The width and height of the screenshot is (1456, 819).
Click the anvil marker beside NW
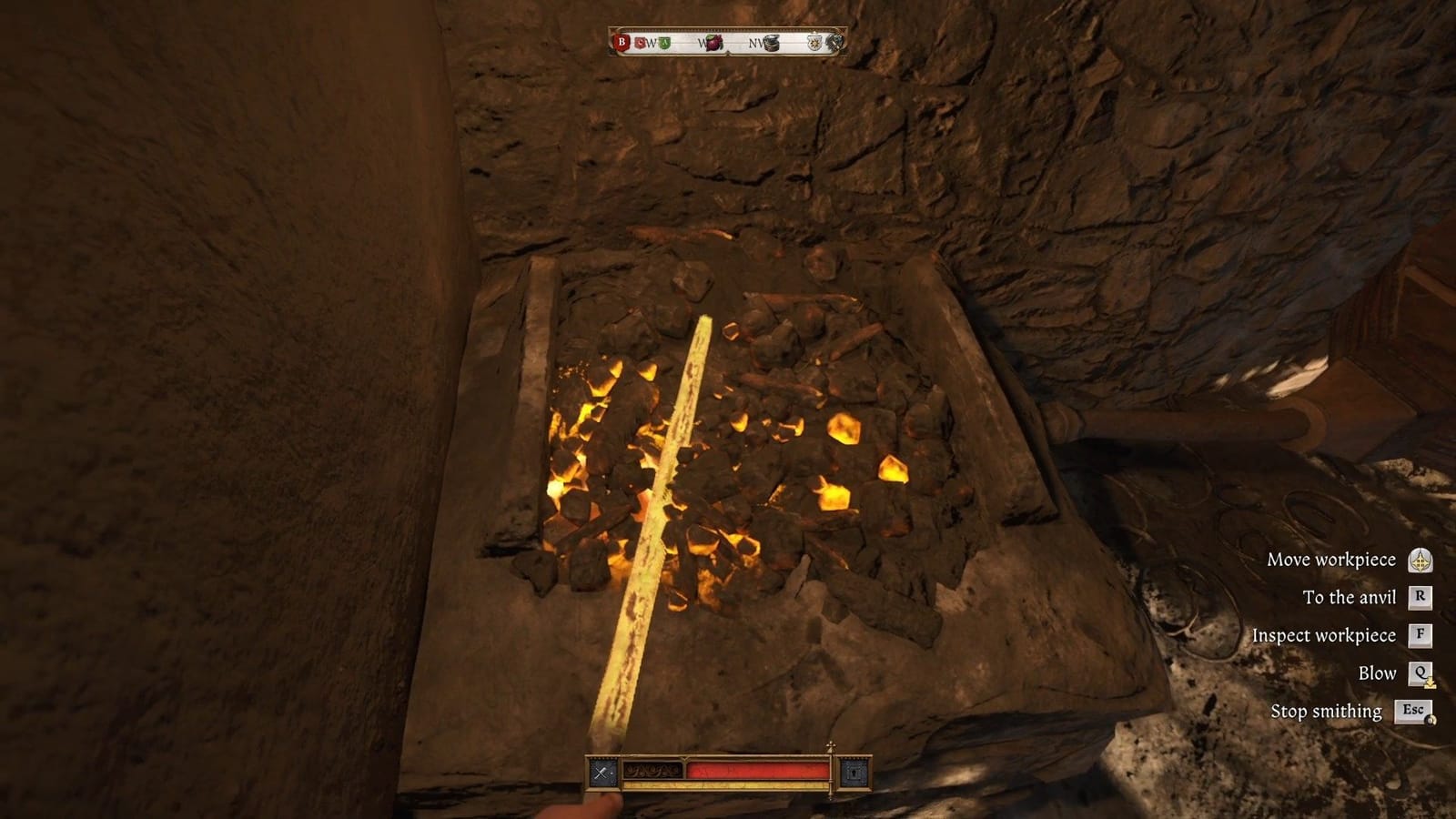click(773, 43)
